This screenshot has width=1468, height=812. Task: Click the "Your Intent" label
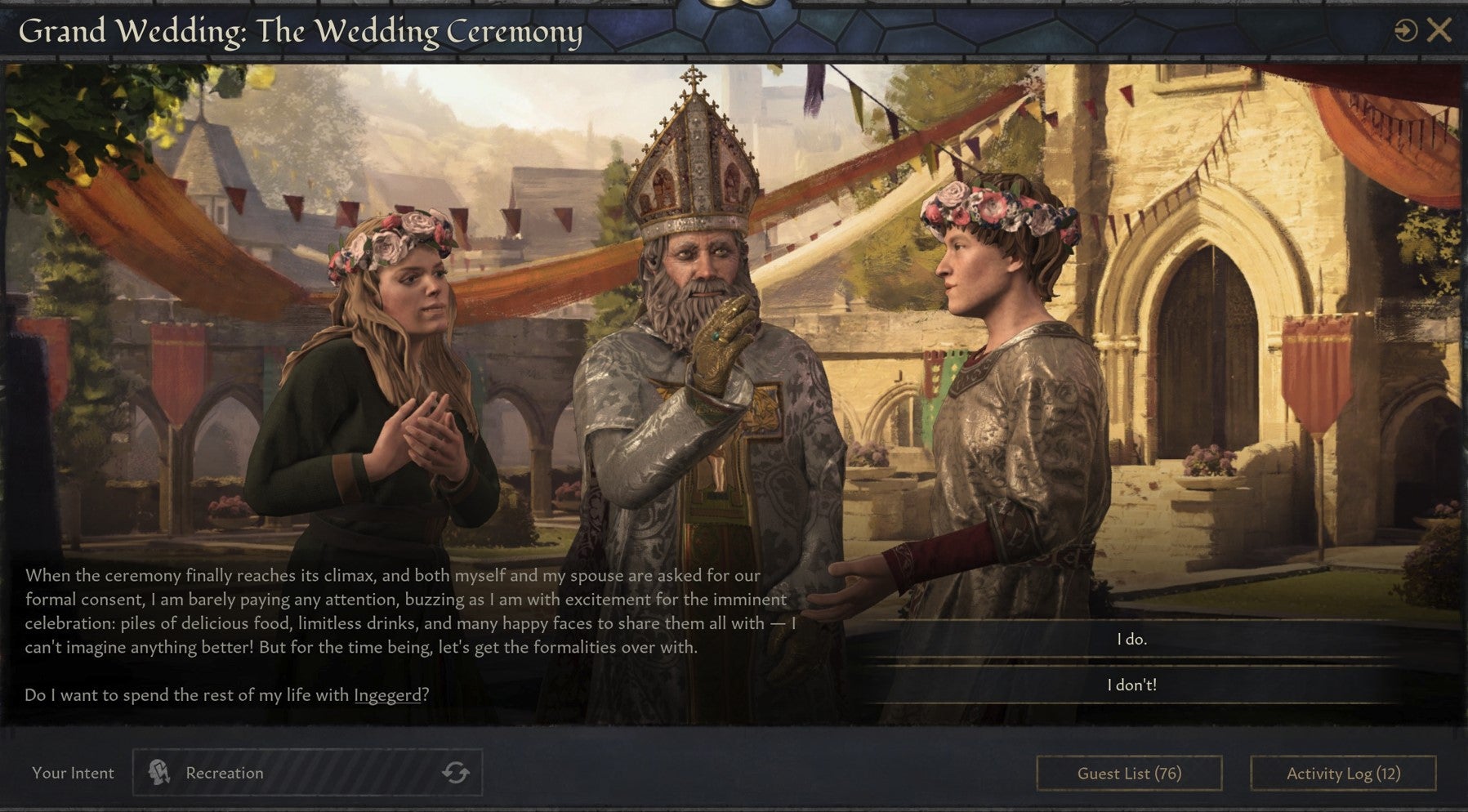click(x=73, y=773)
